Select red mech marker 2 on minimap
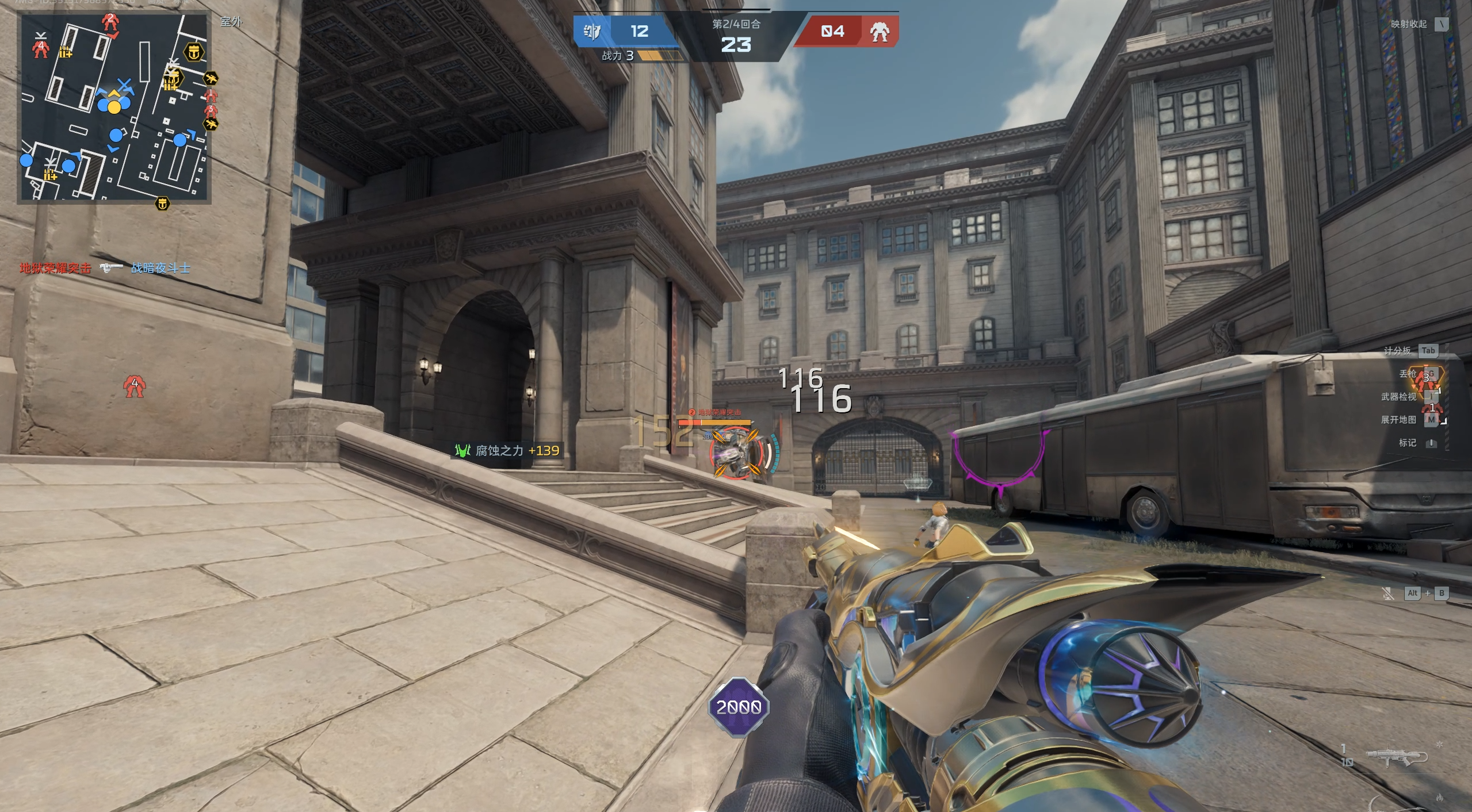This screenshot has height=812, width=1472. click(110, 23)
